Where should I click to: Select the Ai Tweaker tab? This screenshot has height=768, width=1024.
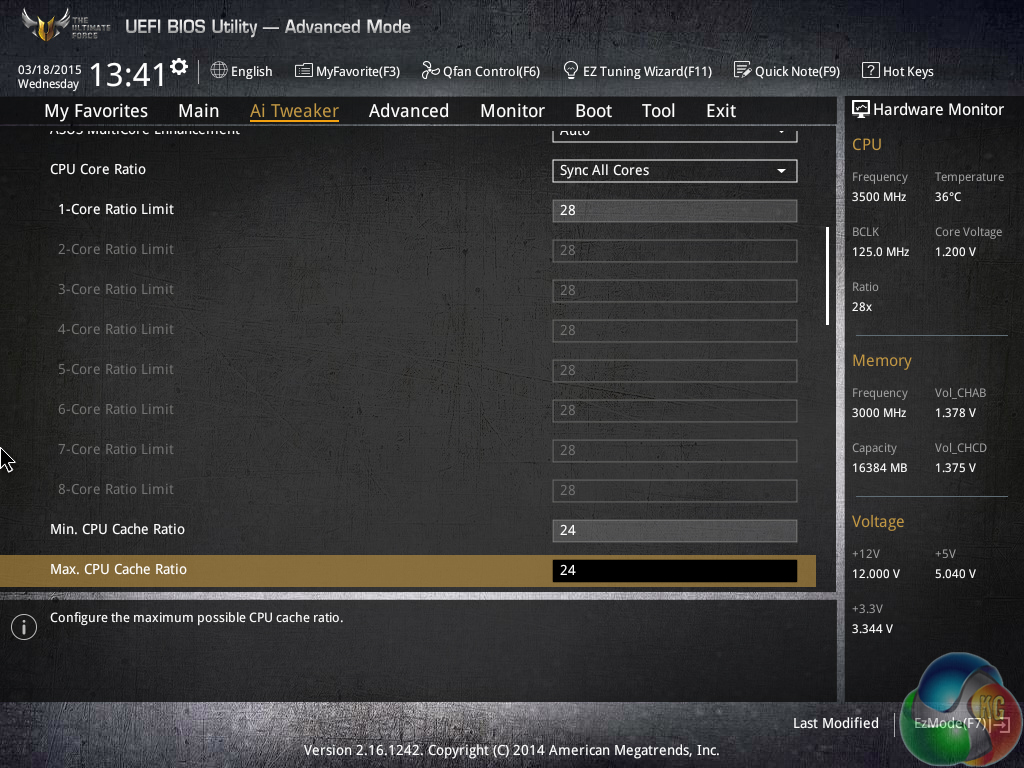(x=294, y=111)
